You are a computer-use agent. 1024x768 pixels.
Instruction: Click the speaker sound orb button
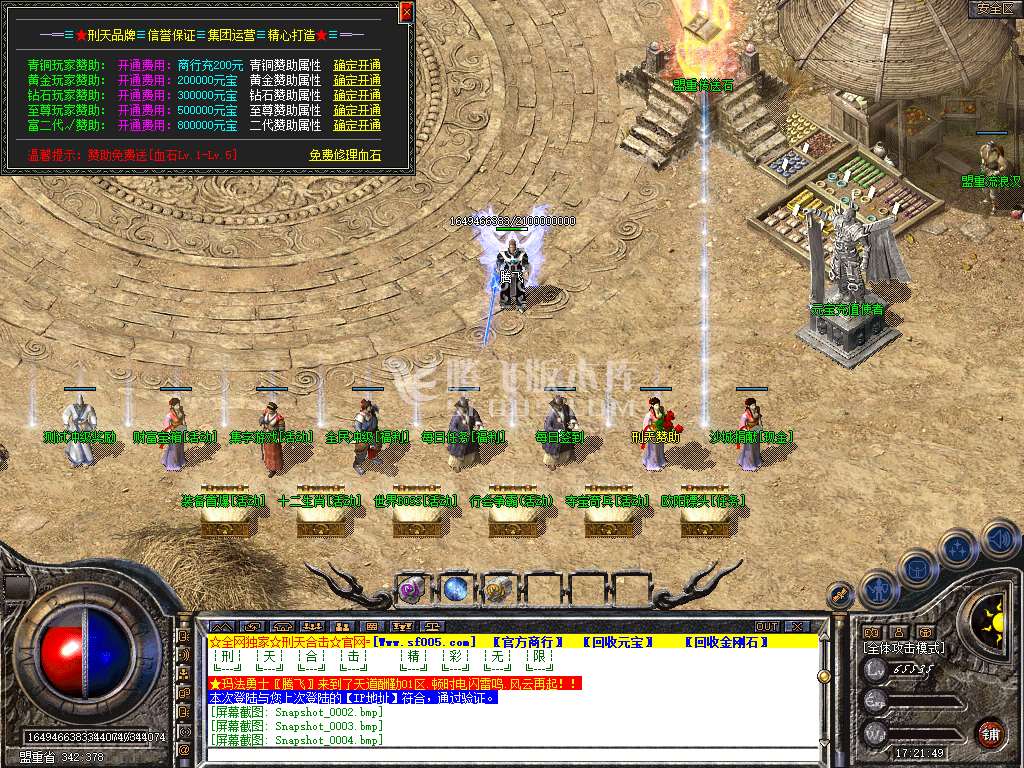point(1000,539)
